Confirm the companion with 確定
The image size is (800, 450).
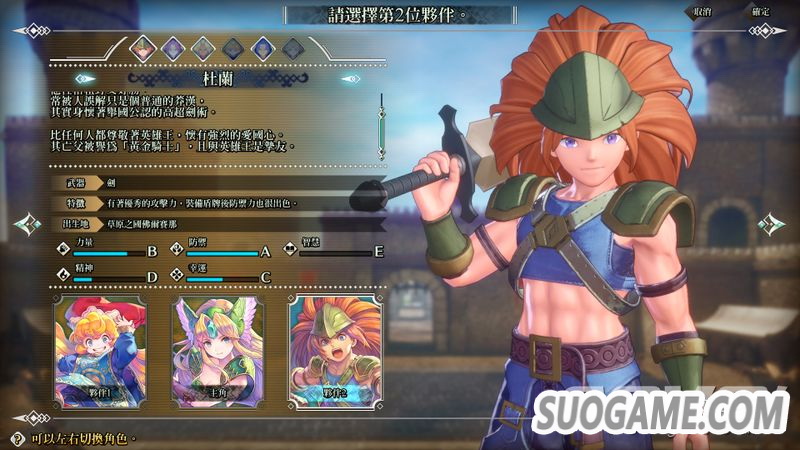[759, 12]
